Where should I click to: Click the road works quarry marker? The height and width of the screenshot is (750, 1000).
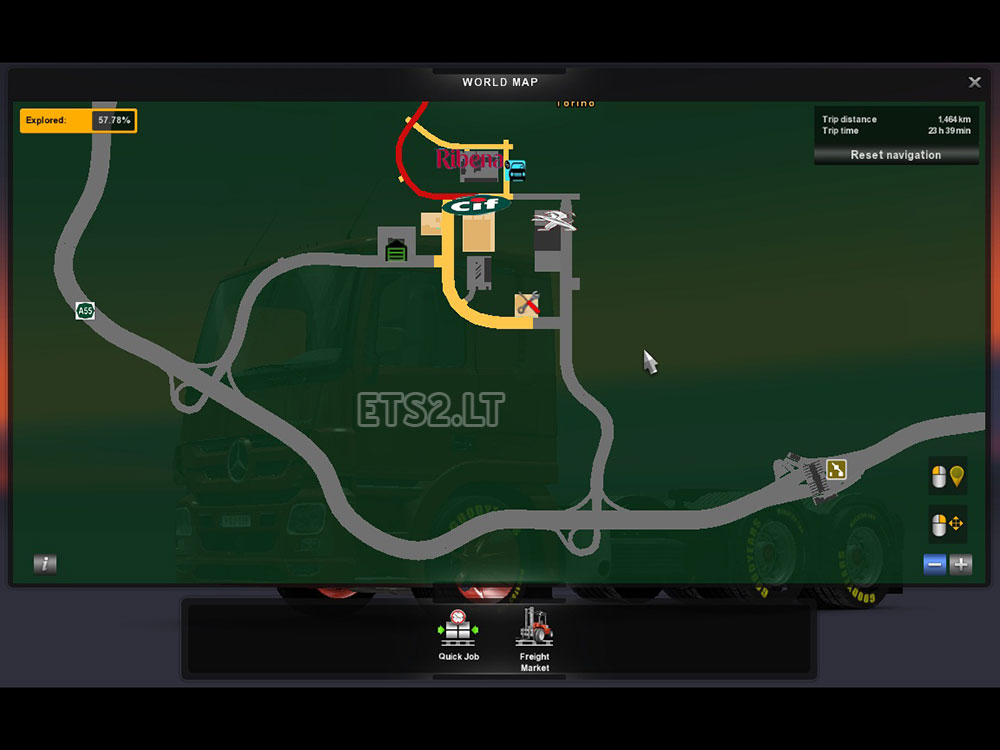(x=835, y=469)
